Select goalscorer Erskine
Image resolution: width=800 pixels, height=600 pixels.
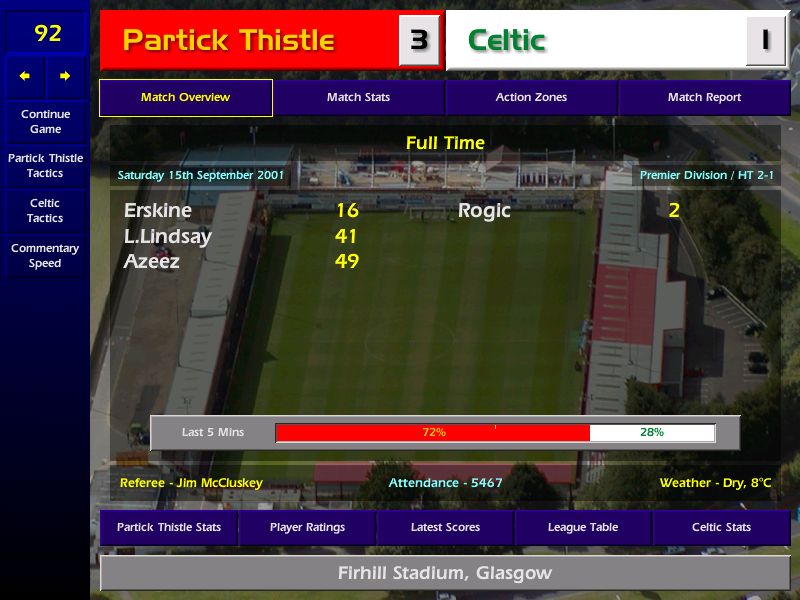158,211
